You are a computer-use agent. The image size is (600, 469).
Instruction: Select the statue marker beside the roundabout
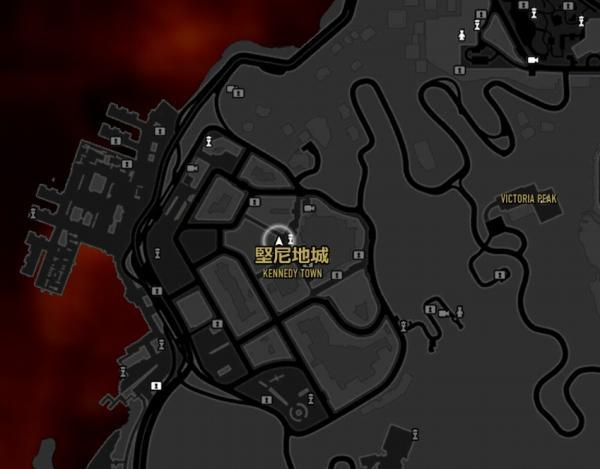(x=311, y=397)
